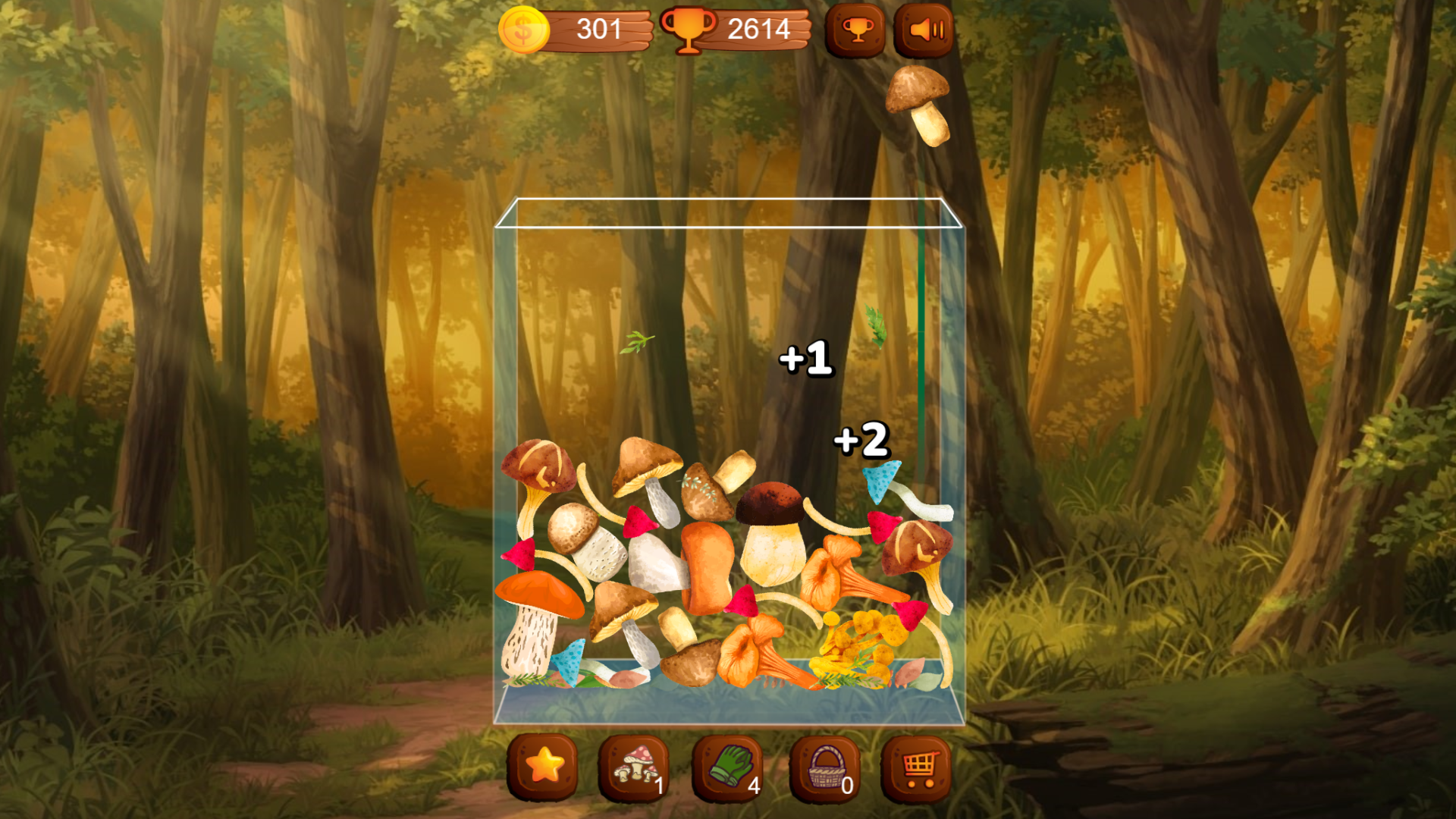Pick the blue spotted mushroom
The height and width of the screenshot is (819, 1456).
coord(882,478)
